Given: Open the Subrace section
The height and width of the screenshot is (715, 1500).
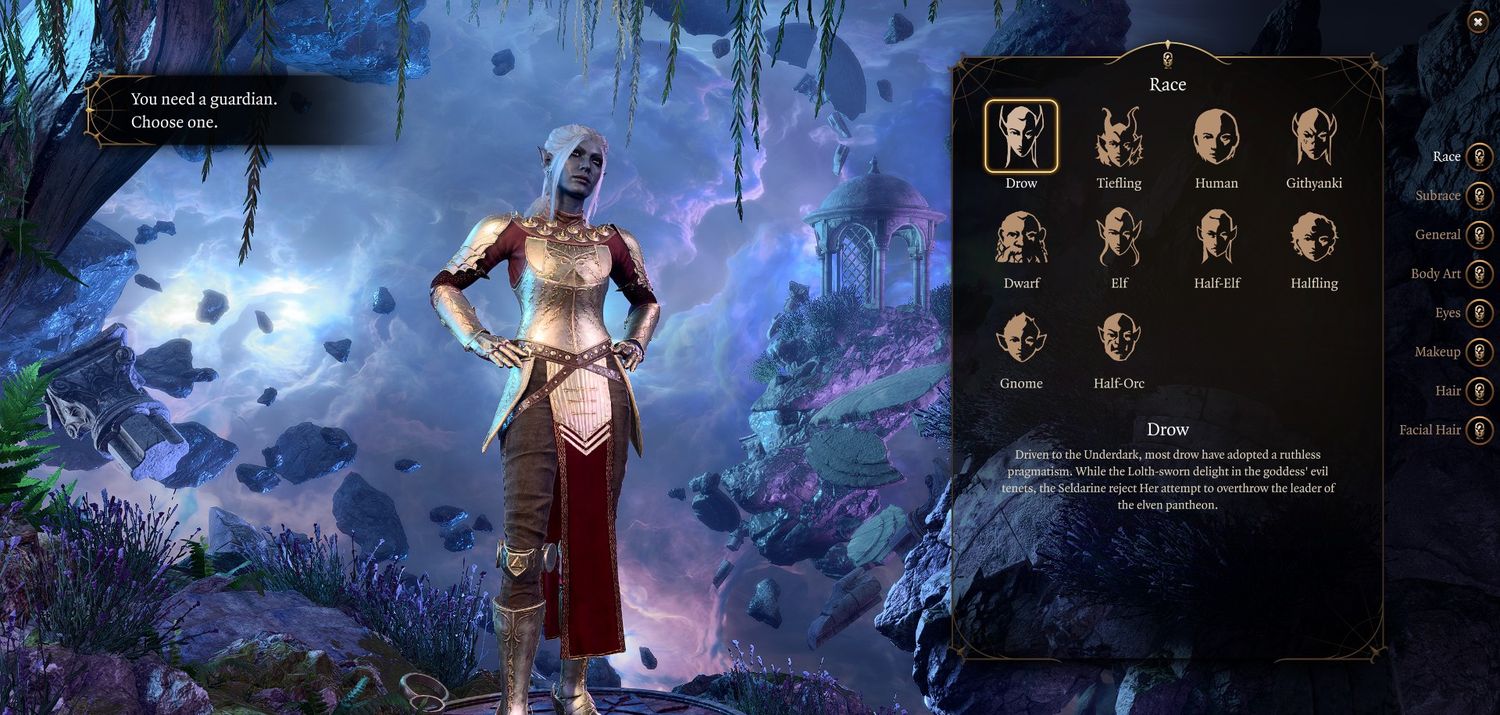Looking at the screenshot, I should point(1479,196).
